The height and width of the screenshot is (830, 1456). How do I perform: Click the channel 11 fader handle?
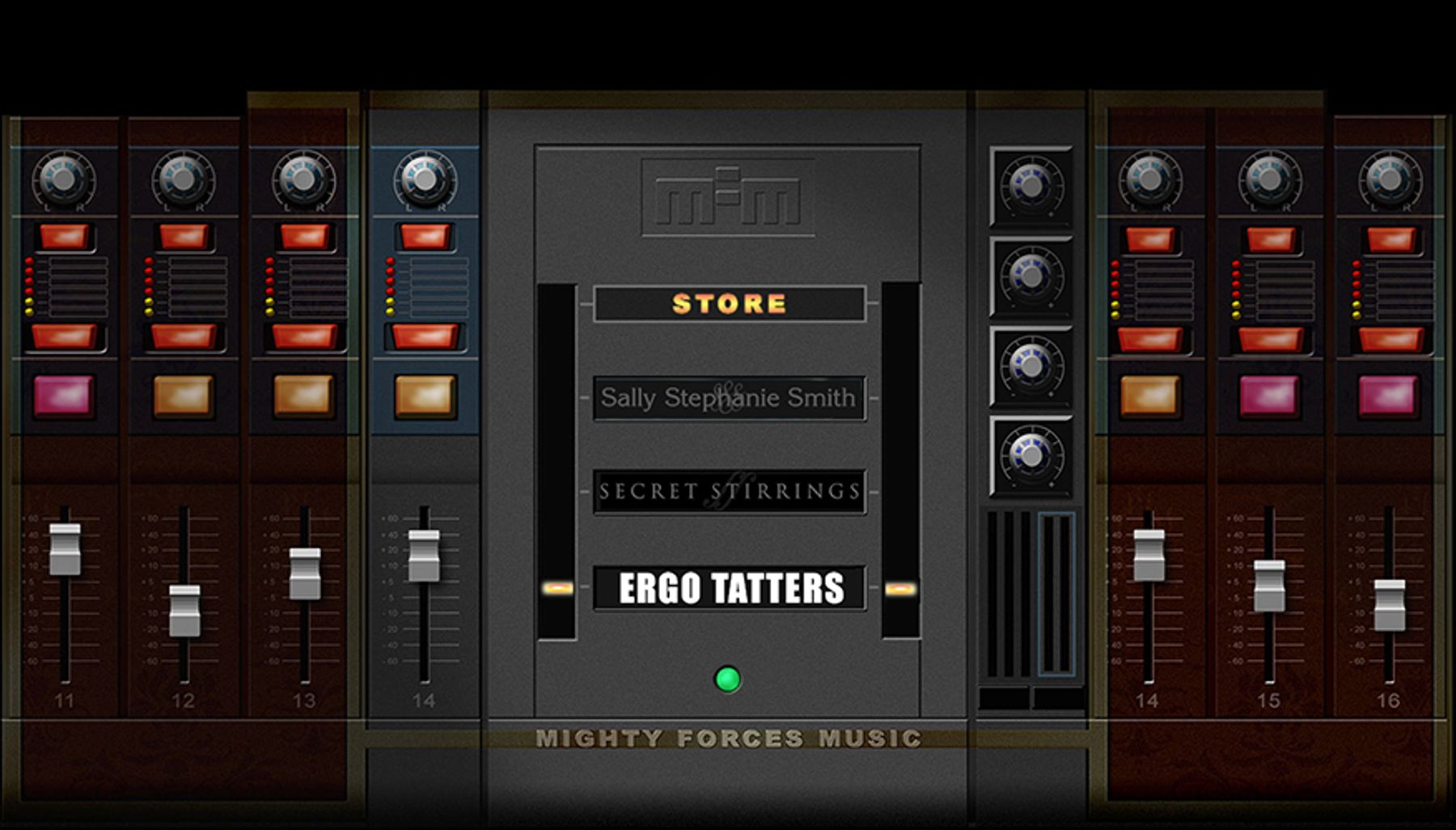(65, 549)
